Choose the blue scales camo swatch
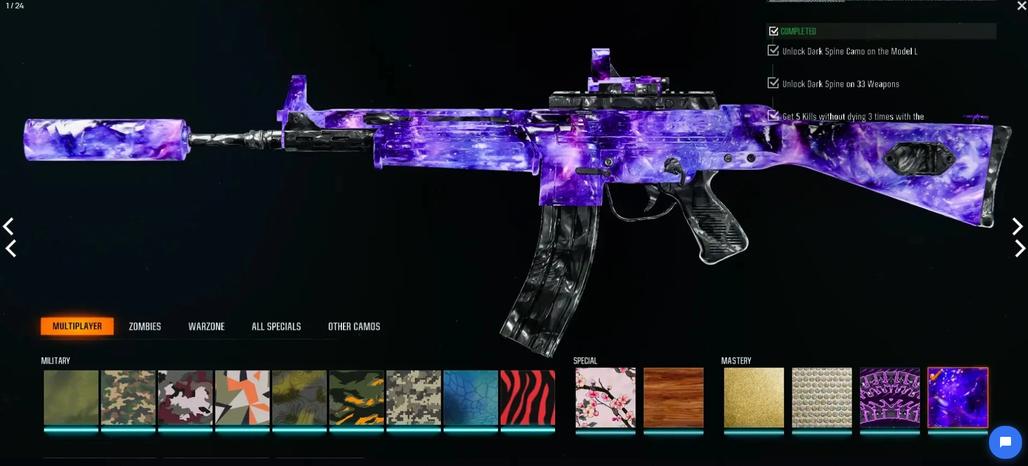The image size is (1028, 466). coord(470,398)
